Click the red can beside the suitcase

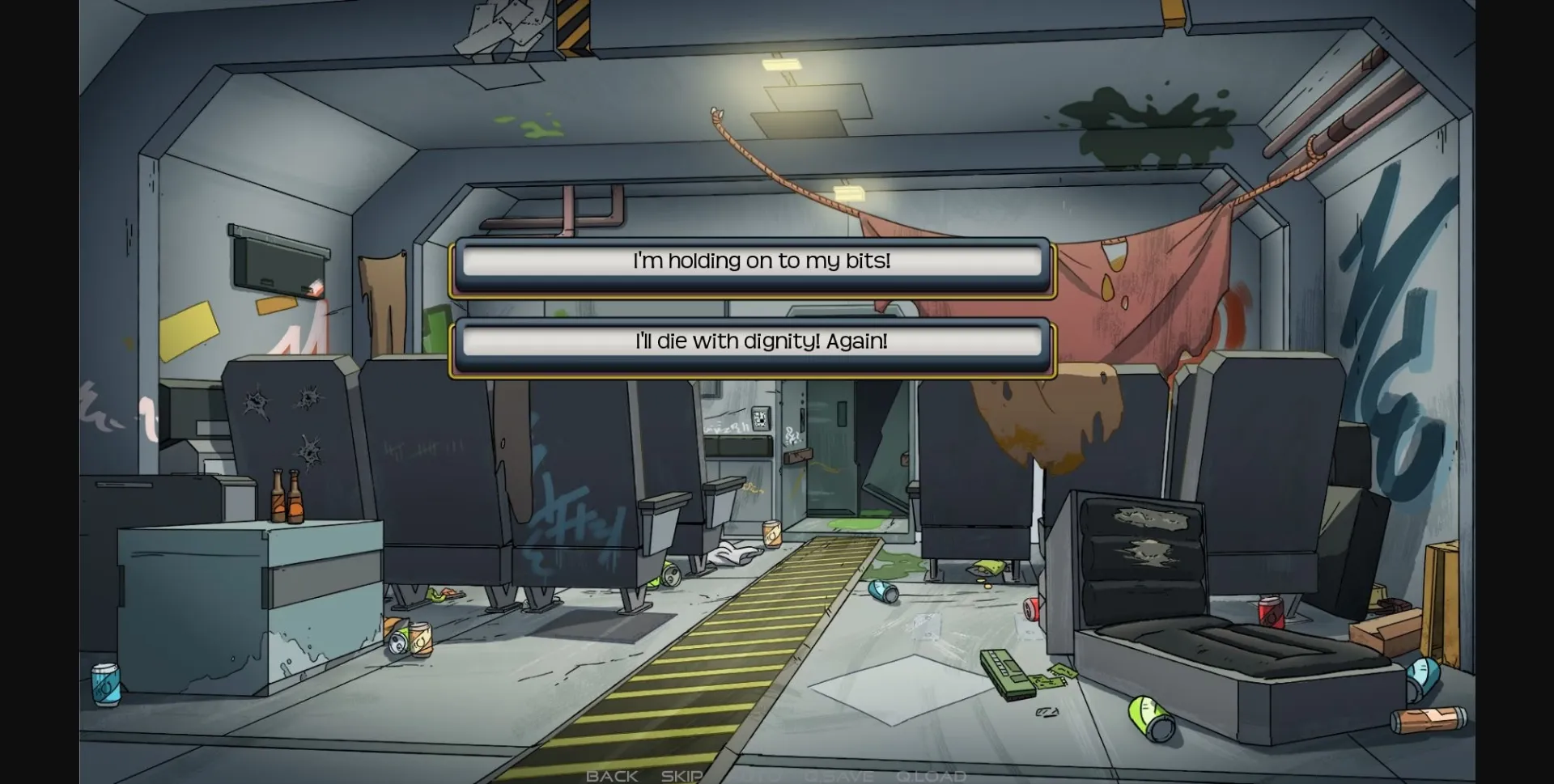(x=1270, y=612)
